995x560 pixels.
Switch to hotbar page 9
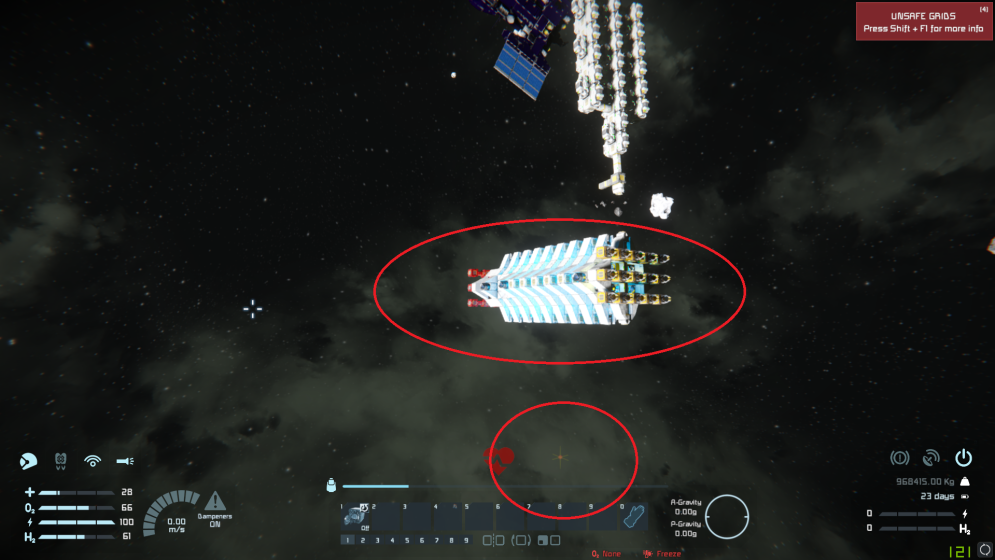(x=466, y=541)
